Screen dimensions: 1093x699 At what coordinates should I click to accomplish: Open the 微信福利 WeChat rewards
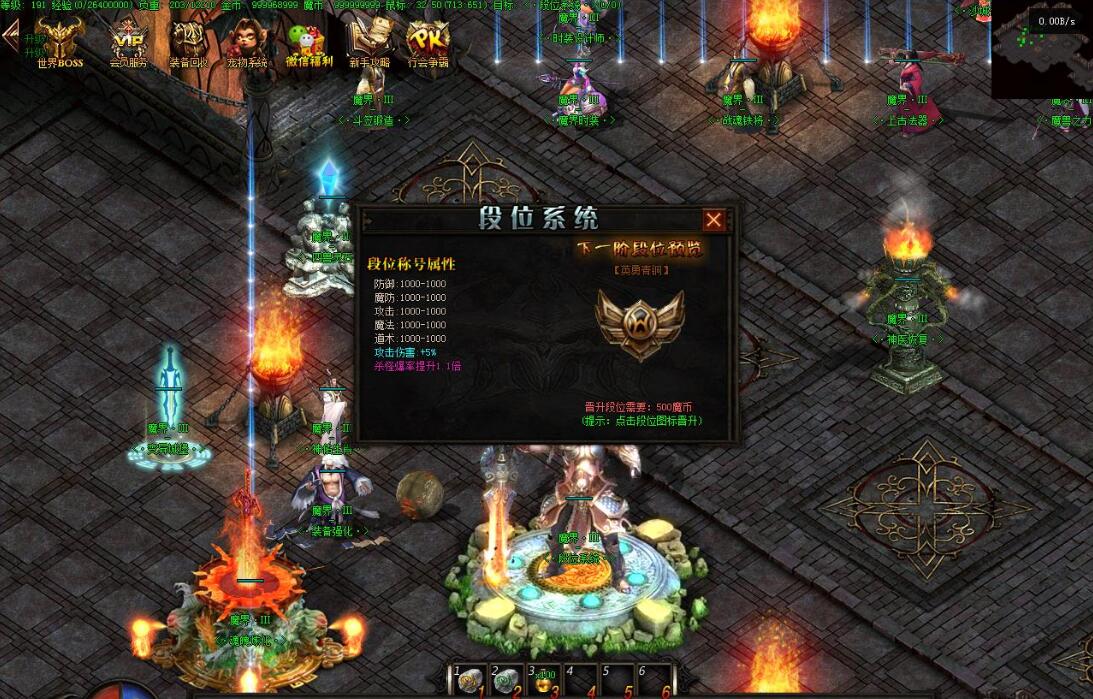point(308,41)
